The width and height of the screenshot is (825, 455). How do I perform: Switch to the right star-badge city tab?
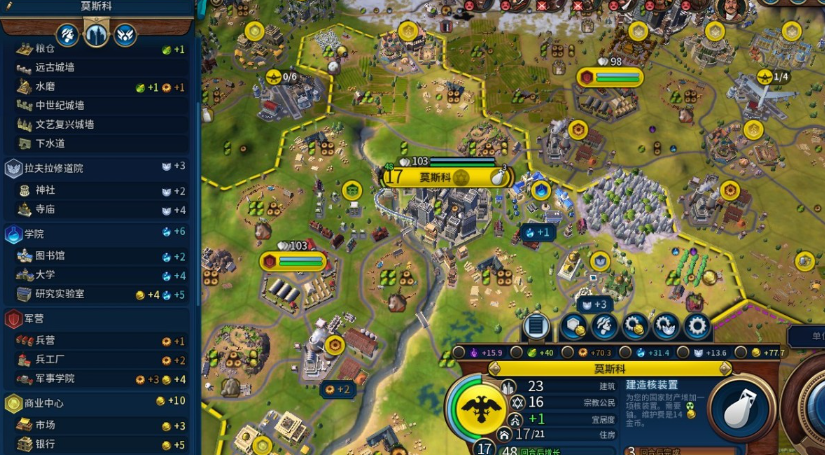(x=125, y=34)
